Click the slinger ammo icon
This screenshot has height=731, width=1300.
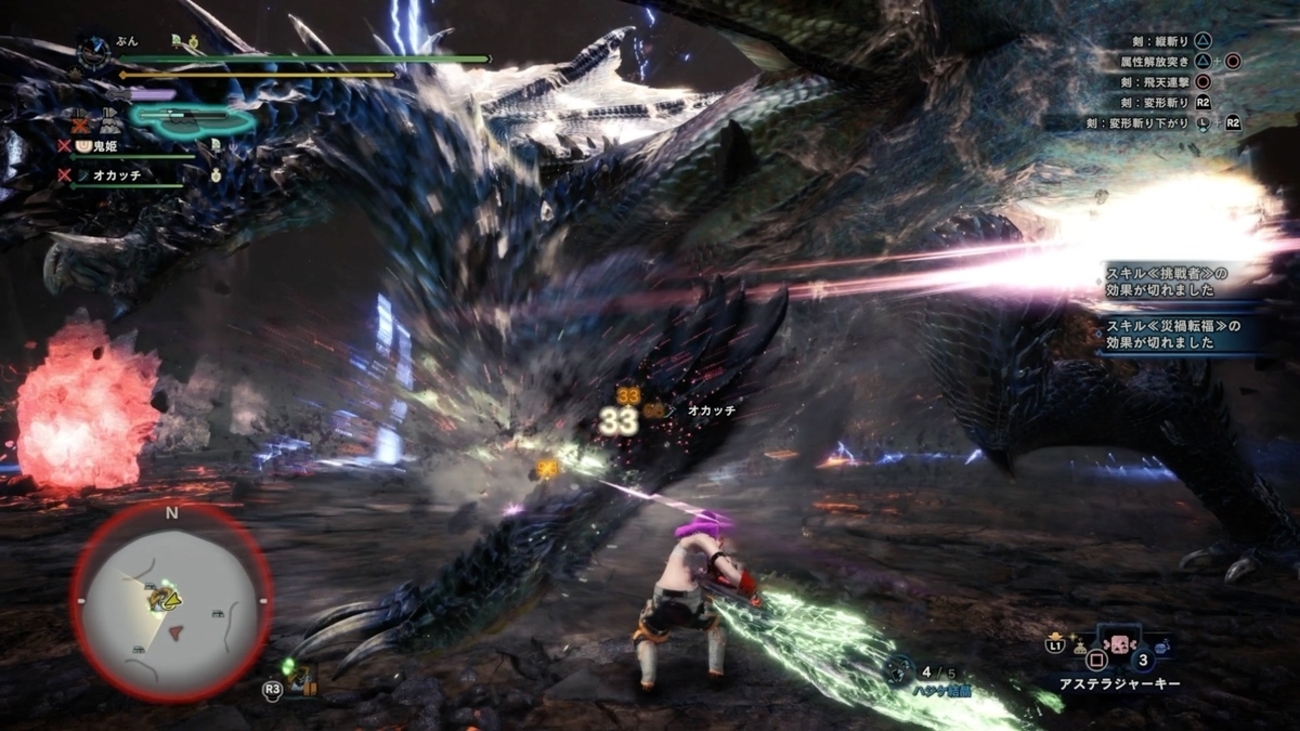tap(900, 668)
